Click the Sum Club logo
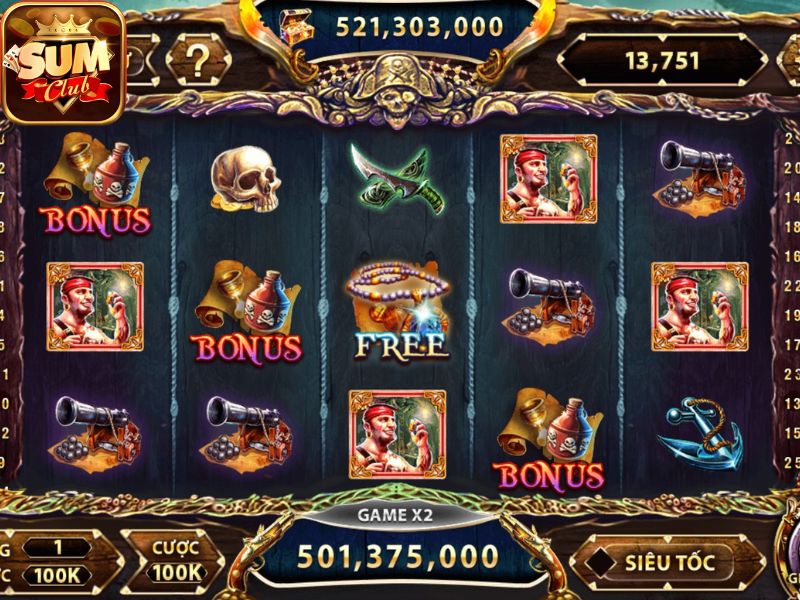 click(64, 62)
